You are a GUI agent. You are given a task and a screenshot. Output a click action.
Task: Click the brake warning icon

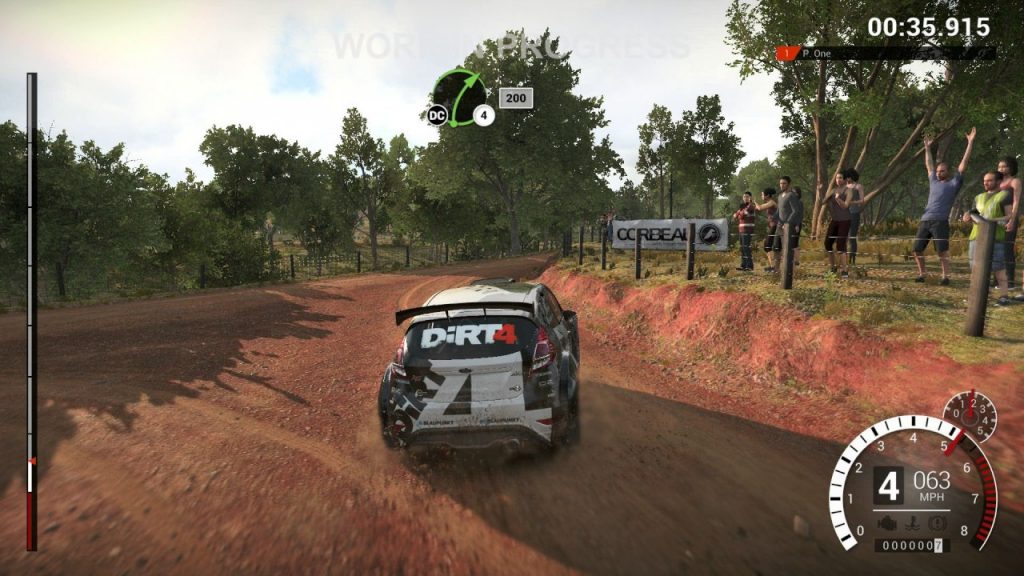tap(937, 523)
